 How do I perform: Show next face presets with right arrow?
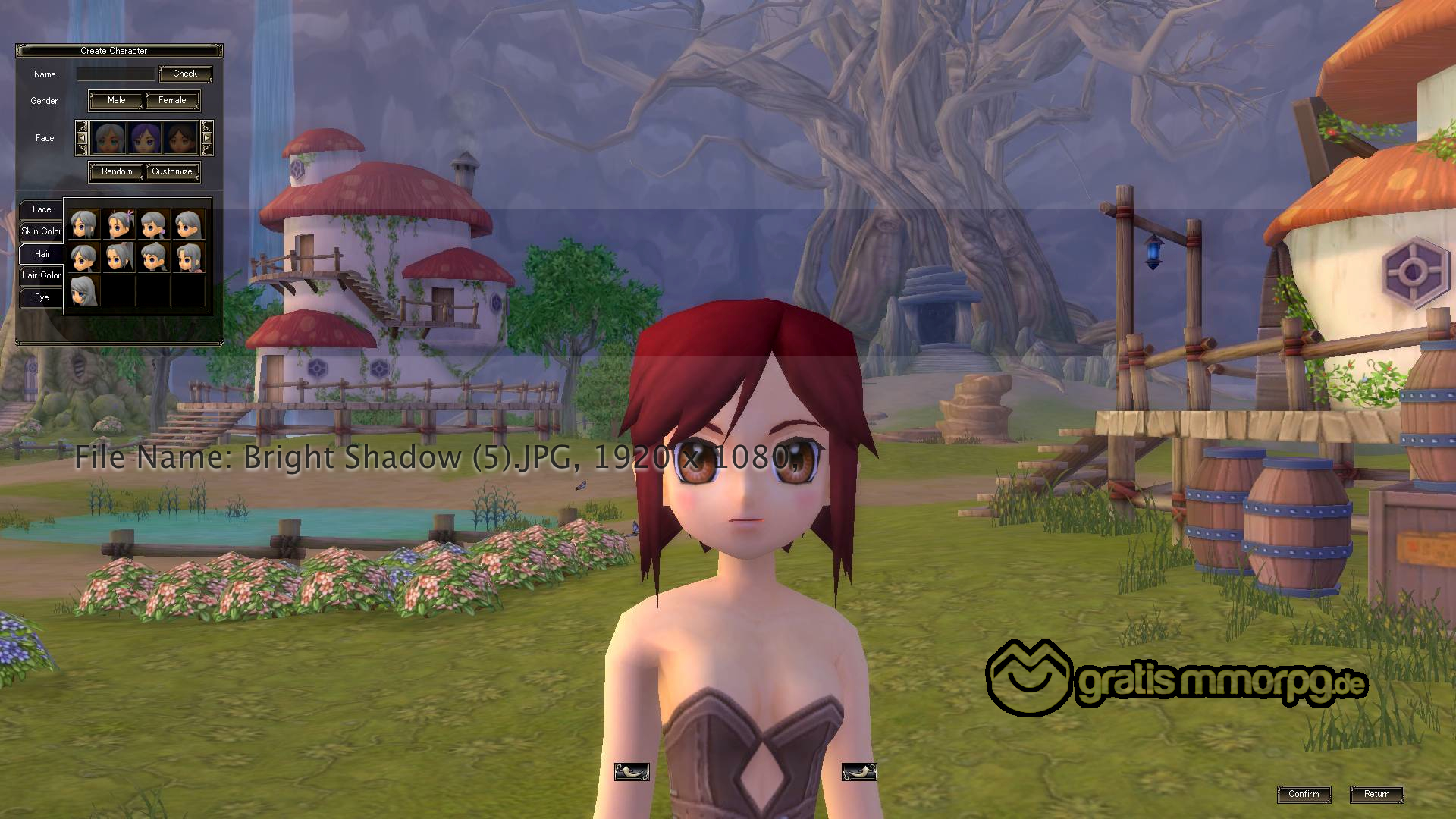click(x=206, y=138)
